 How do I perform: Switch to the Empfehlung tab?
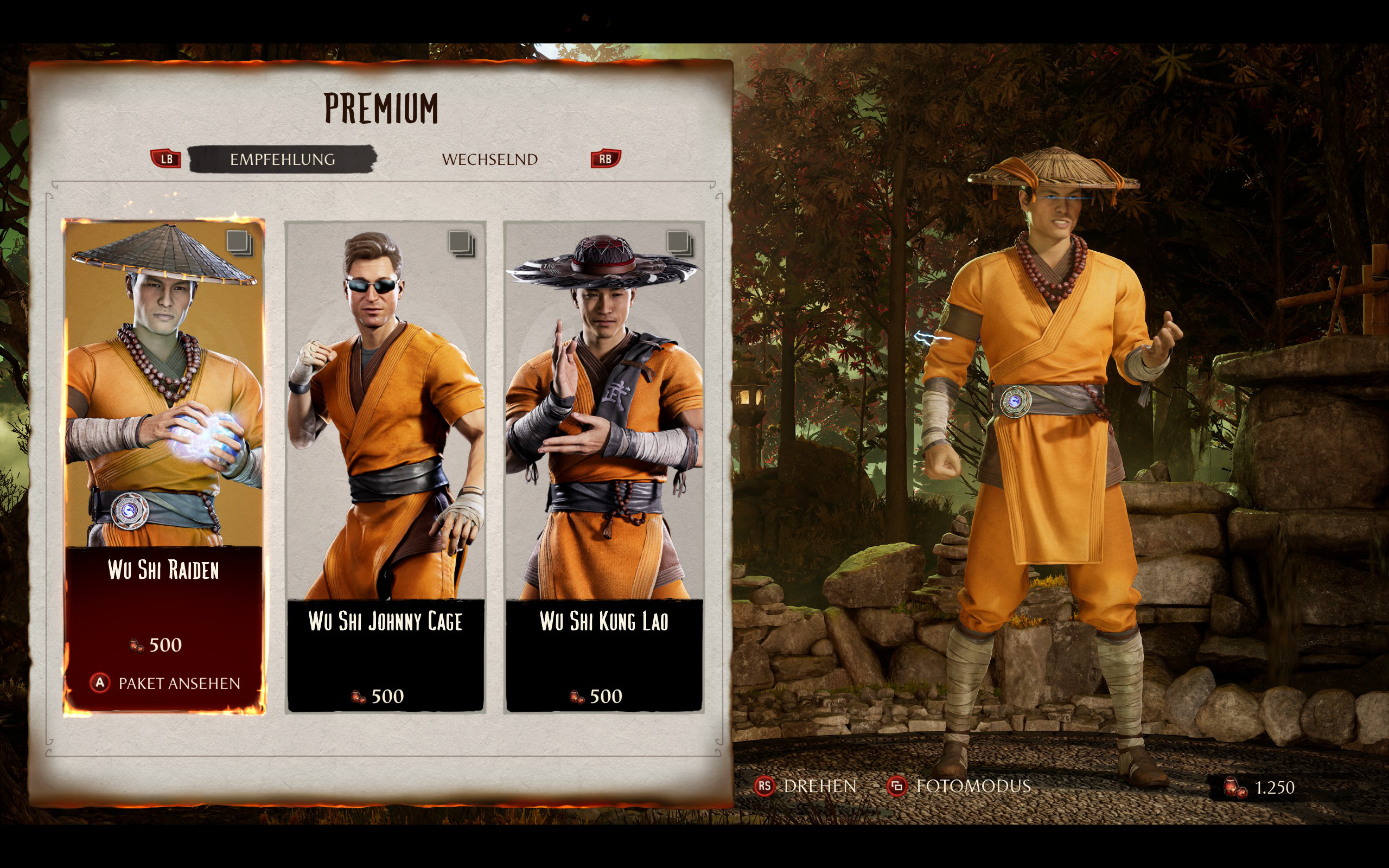(282, 159)
